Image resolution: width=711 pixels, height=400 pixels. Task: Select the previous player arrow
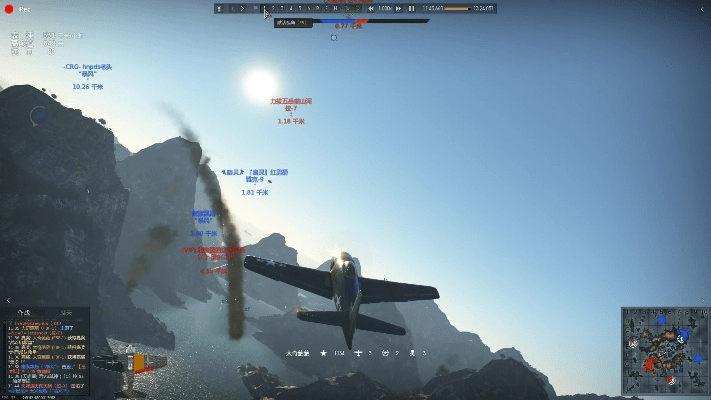tap(232, 8)
